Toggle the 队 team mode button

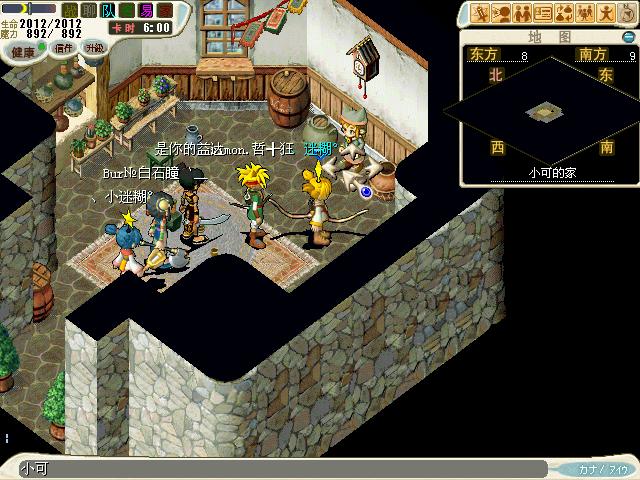tap(107, 9)
